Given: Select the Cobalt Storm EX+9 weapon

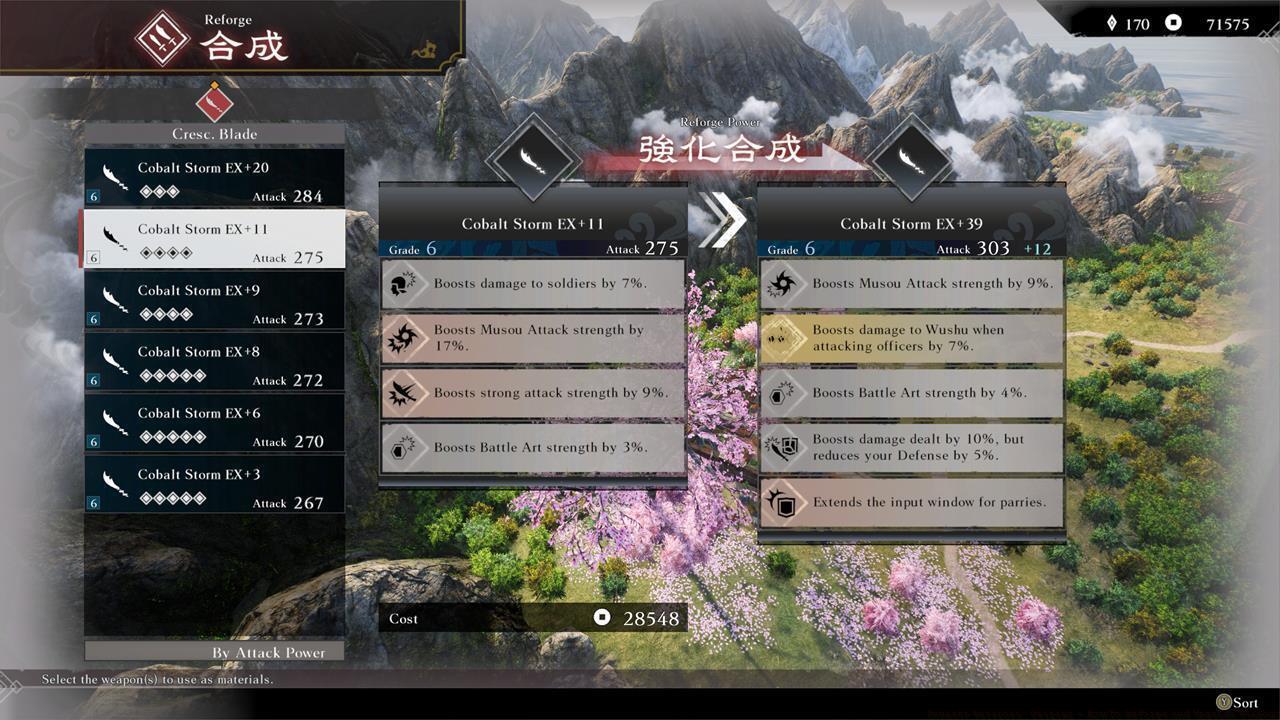Looking at the screenshot, I should (214, 300).
